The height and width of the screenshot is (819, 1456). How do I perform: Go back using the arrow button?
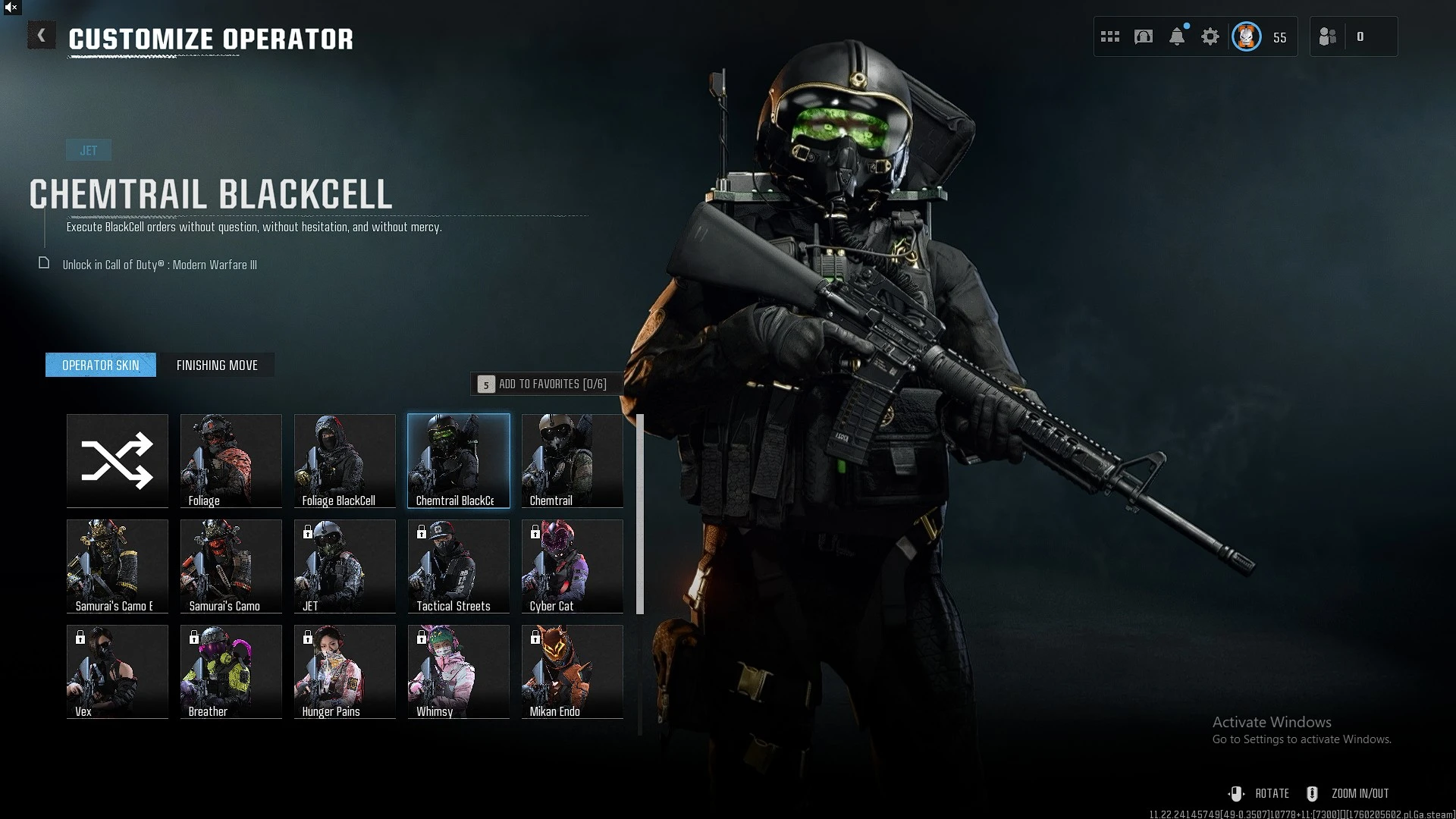42,36
